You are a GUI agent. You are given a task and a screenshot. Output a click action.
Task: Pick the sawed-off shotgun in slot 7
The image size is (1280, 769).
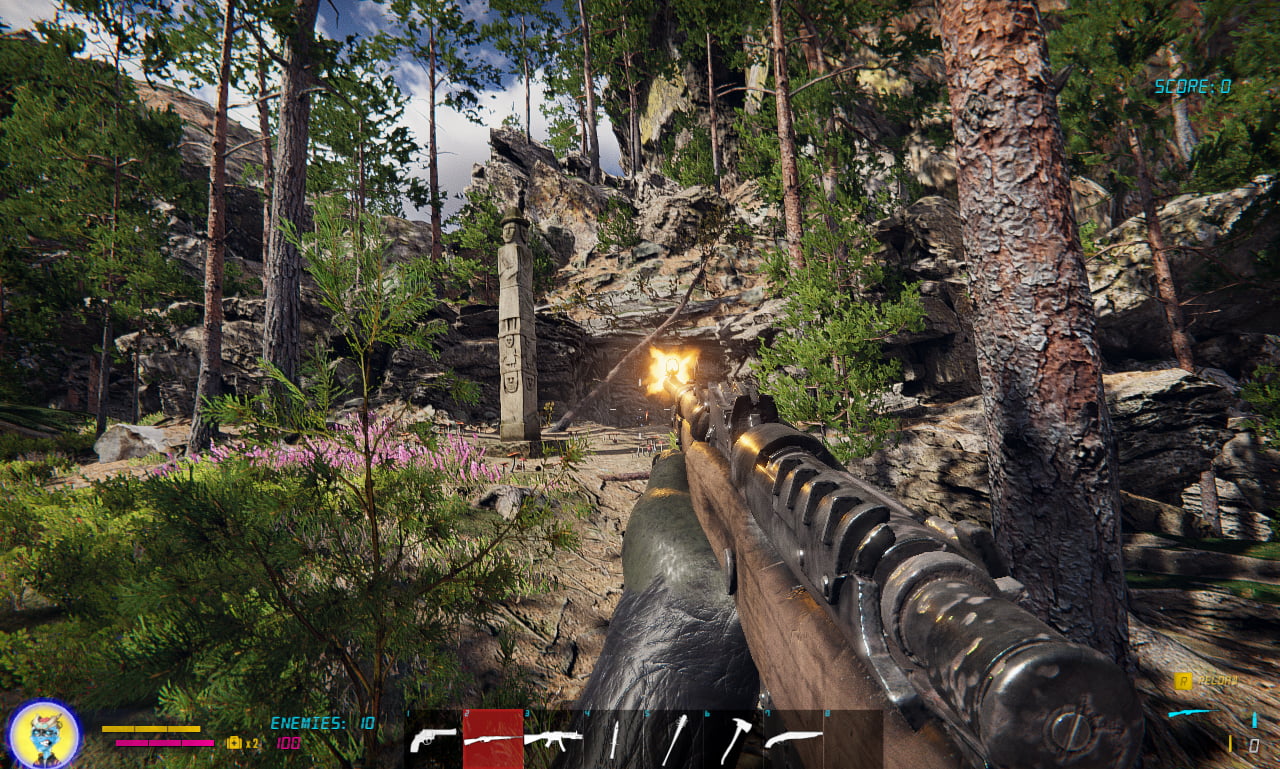coord(793,740)
